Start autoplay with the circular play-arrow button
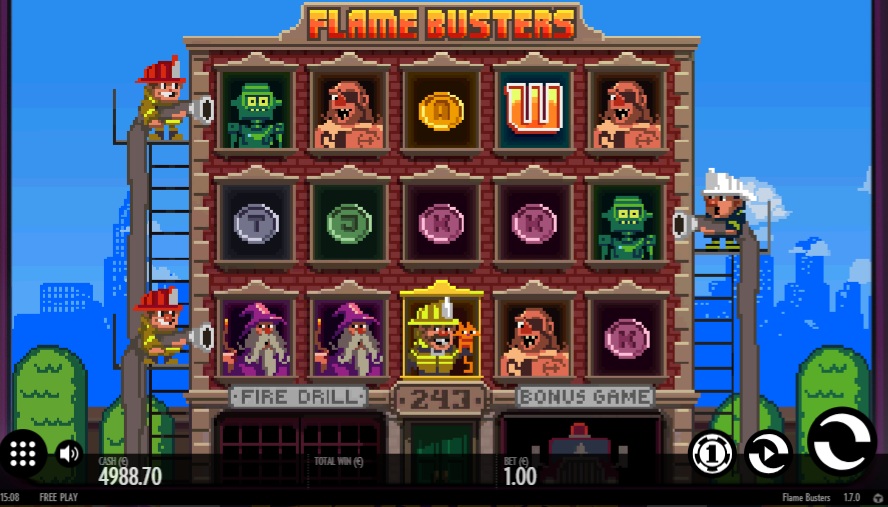Image resolution: width=888 pixels, height=507 pixels. (767, 453)
